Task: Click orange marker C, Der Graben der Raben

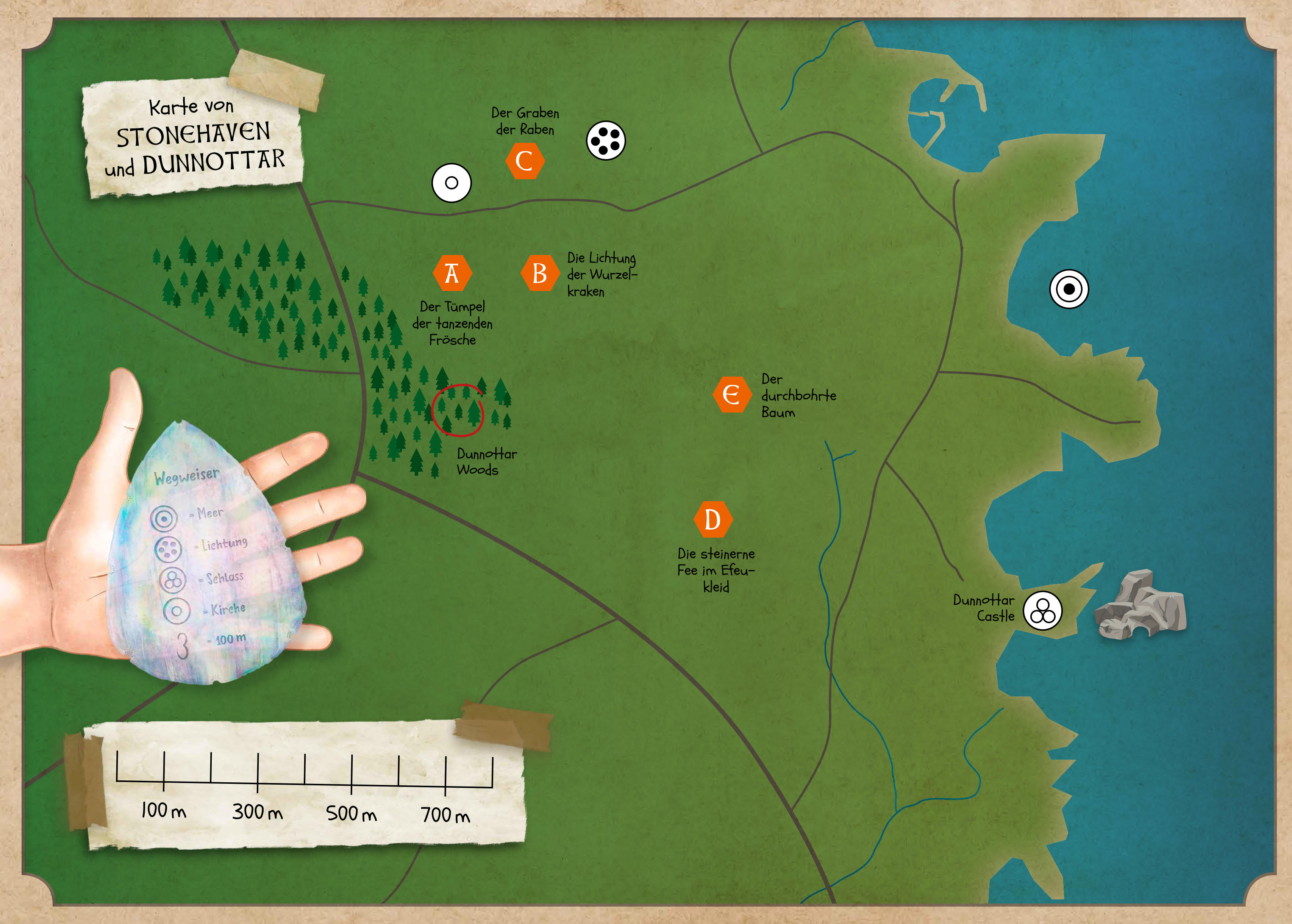Action: [x=524, y=161]
